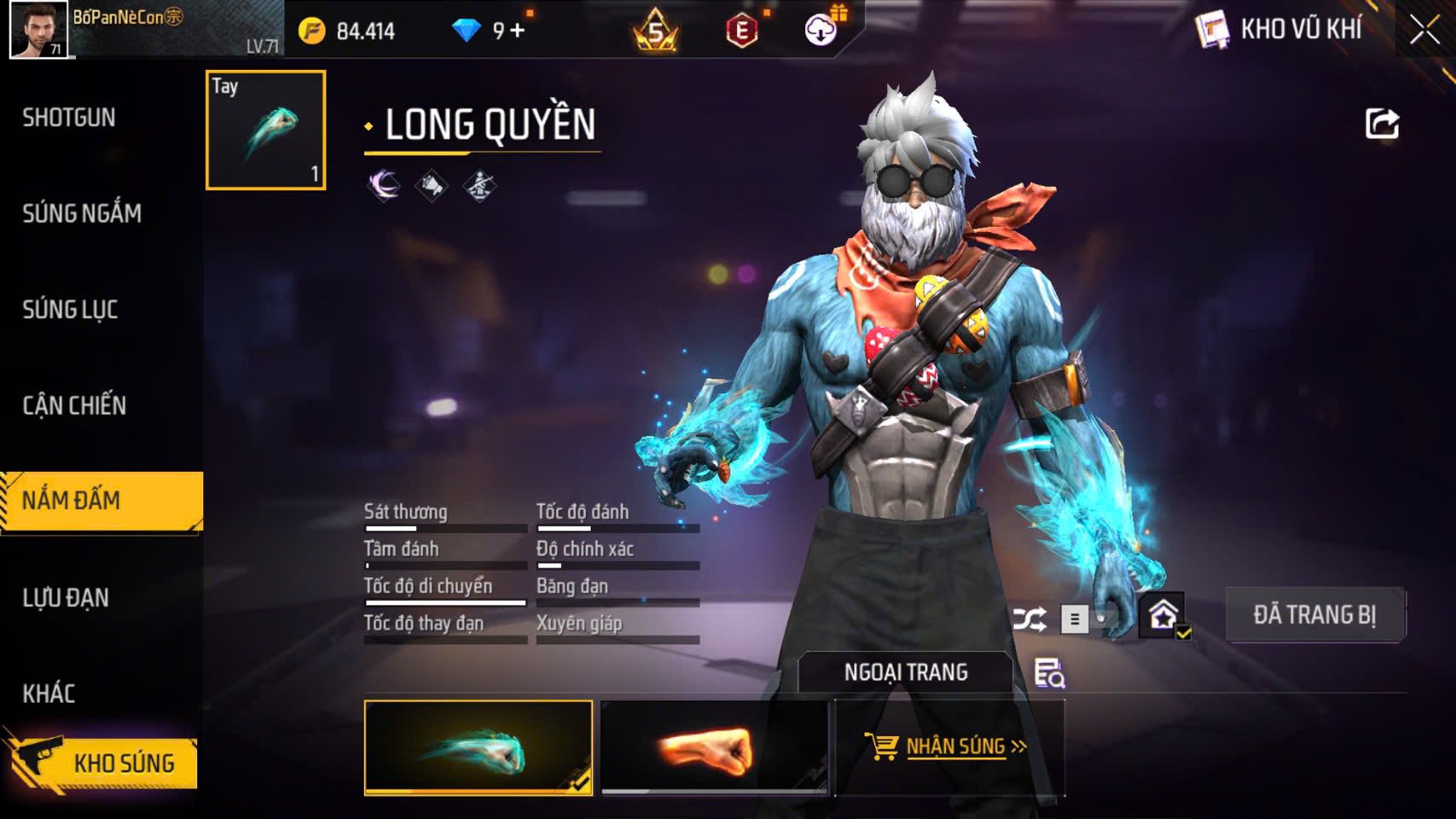Screen dimensions: 1456x819
Task: Toggle the random skin shuffle icon
Action: (1030, 619)
